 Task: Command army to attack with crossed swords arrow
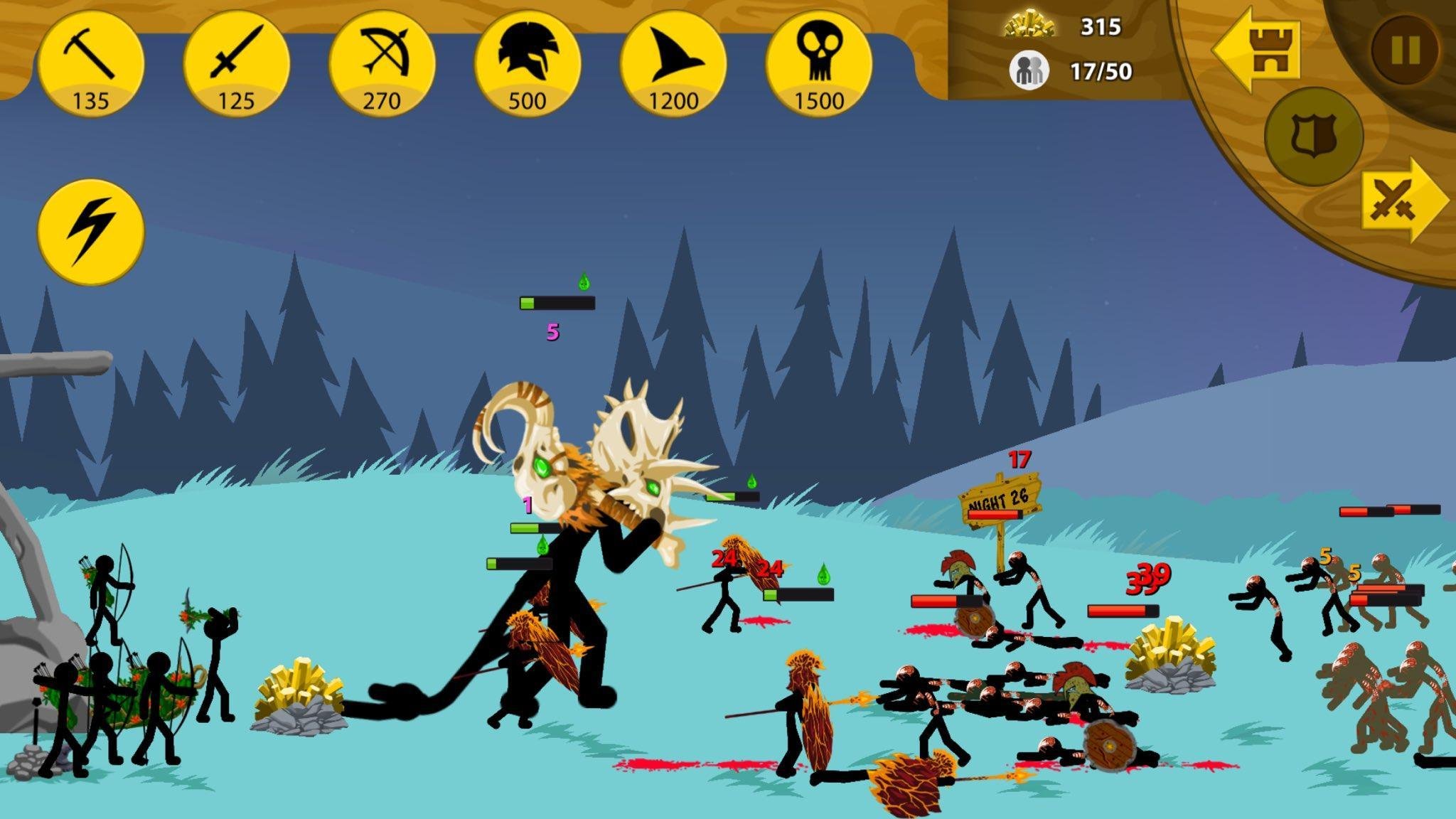[x=1402, y=201]
